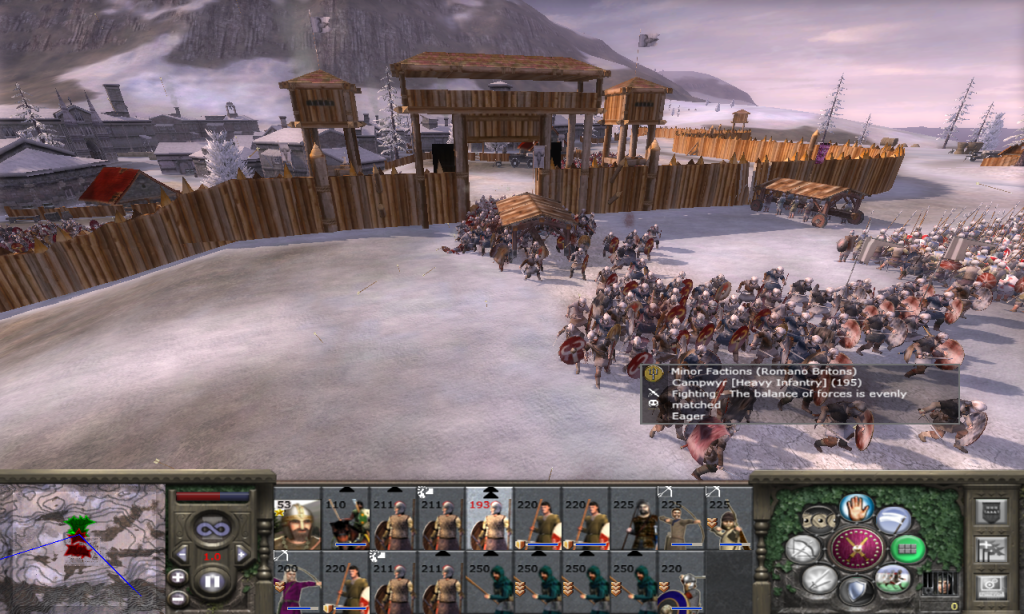Activate the halt order hand icon
Screen dimensions: 1024x614
857,506
